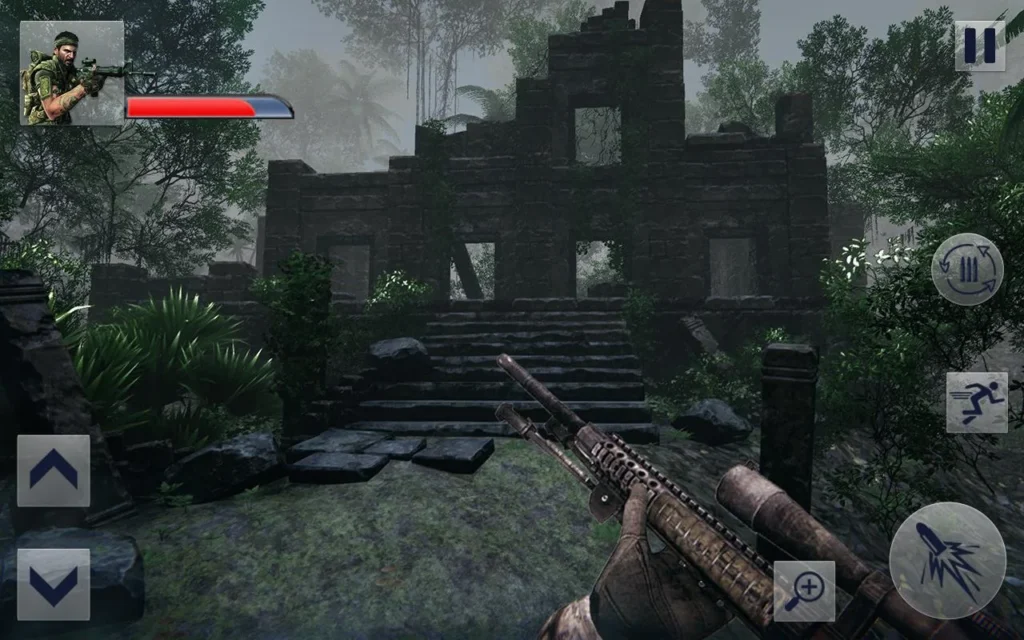The image size is (1024, 640).
Task: Tap the soldier portrait
Action: (x=72, y=73)
